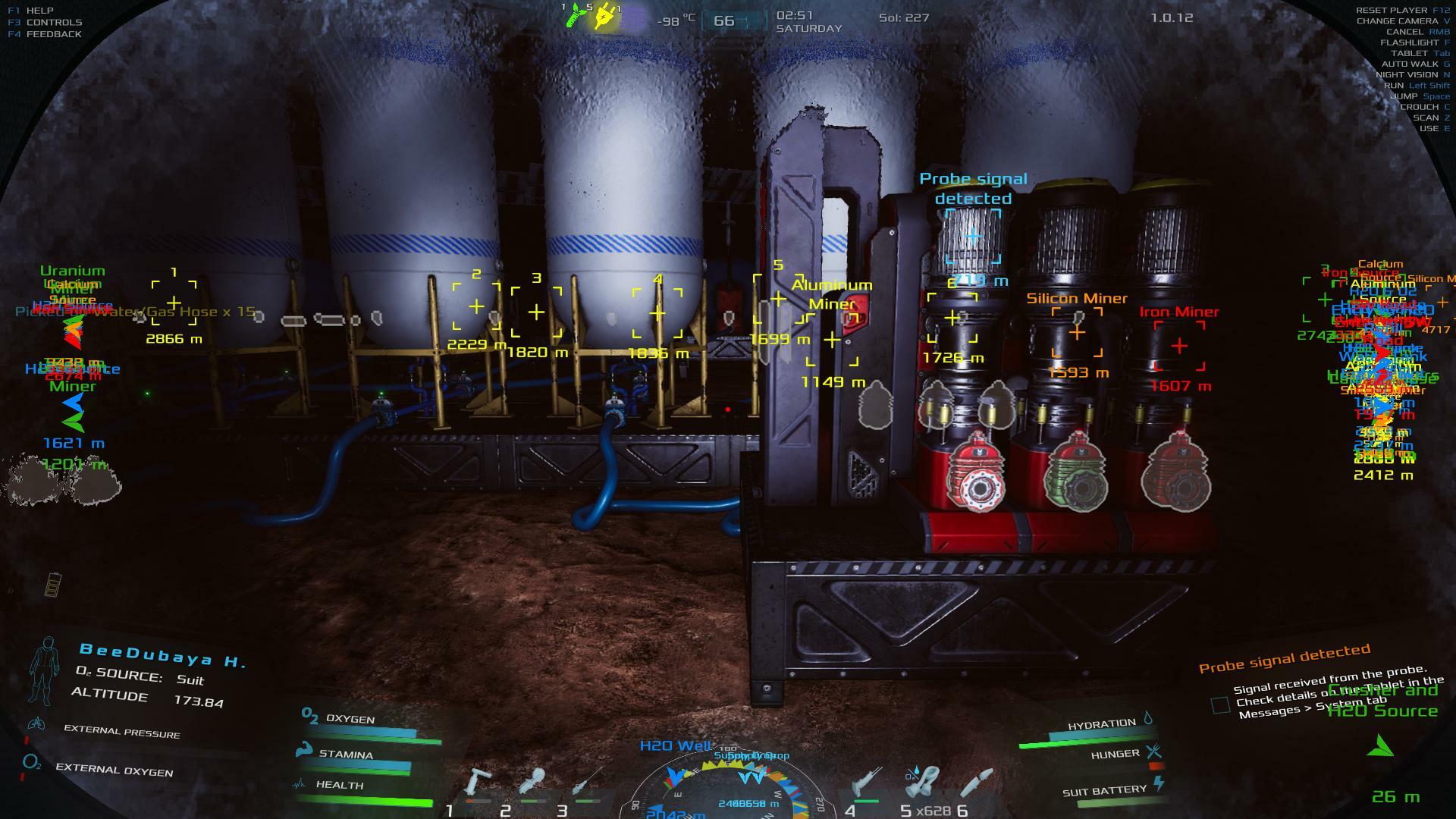
Task: Select the hammer tool in hotbar slot 1
Action: tap(478, 783)
